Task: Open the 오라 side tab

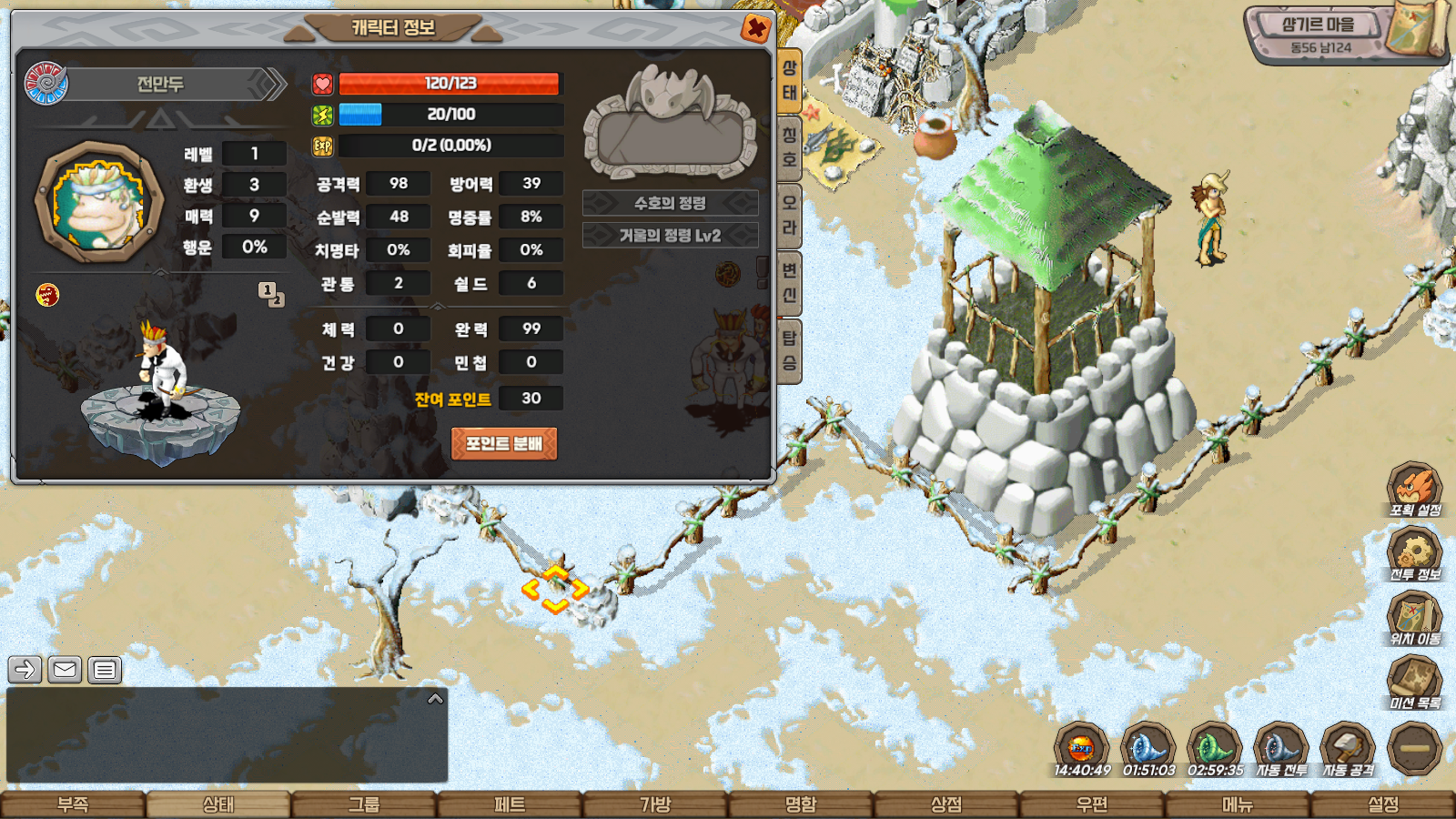Action: (x=789, y=215)
